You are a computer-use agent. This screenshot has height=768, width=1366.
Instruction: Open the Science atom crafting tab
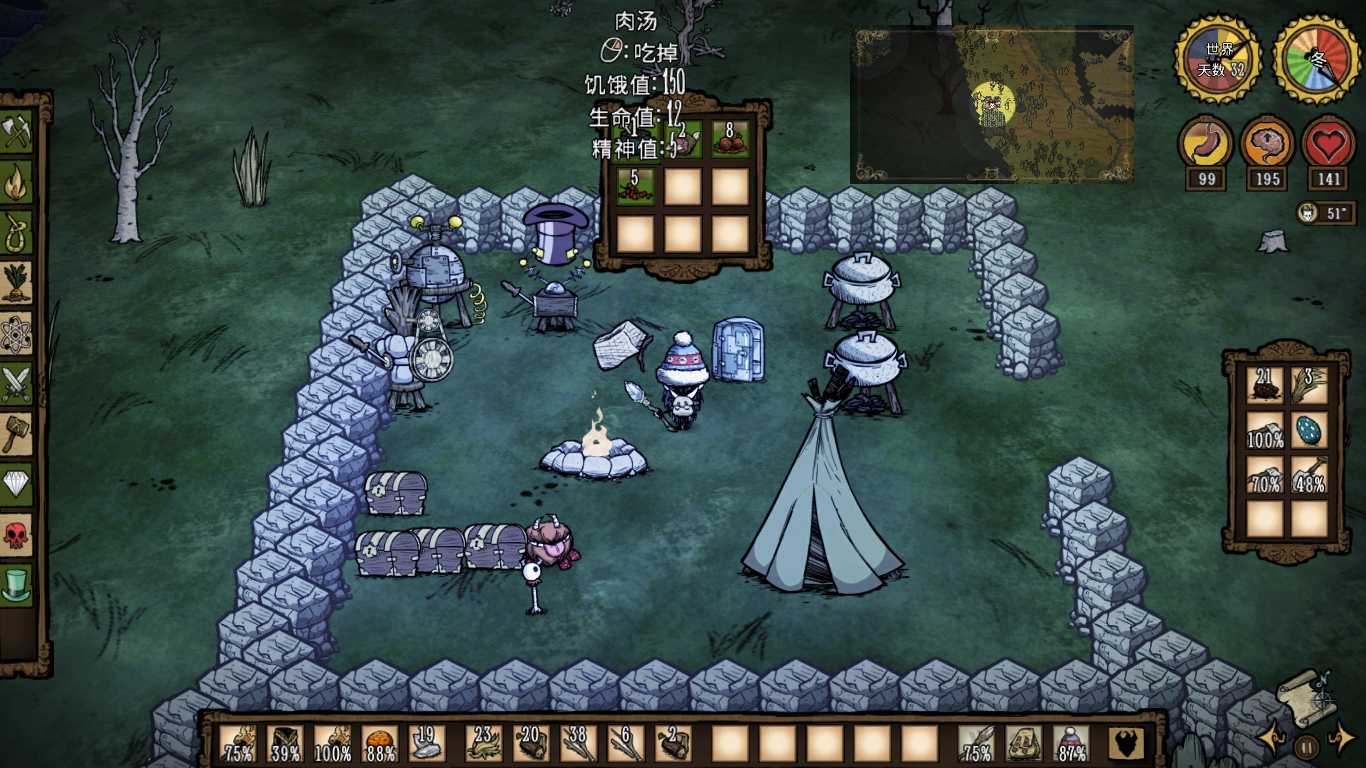[18, 333]
